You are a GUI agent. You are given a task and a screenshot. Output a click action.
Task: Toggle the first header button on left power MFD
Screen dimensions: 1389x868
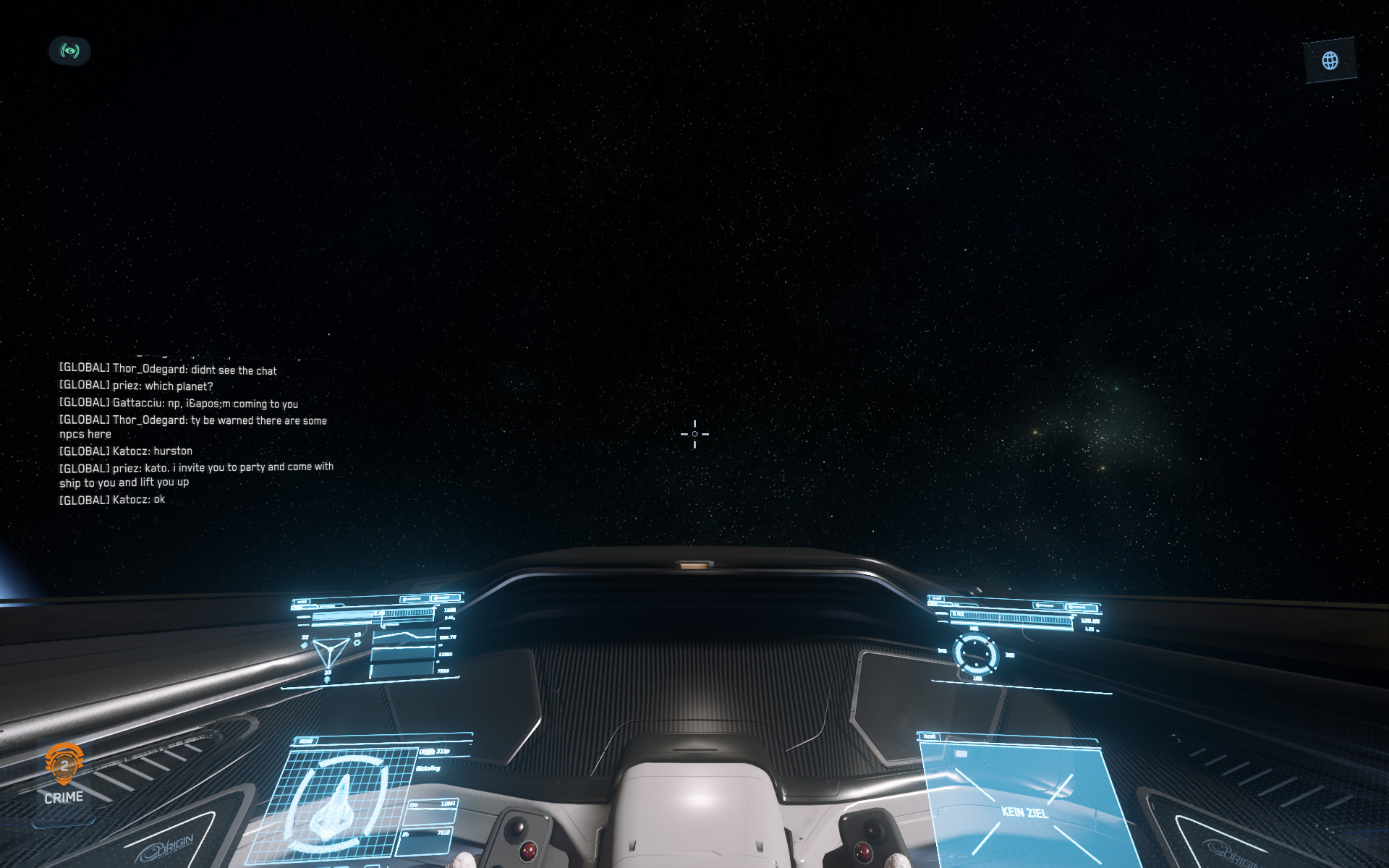(x=415, y=598)
